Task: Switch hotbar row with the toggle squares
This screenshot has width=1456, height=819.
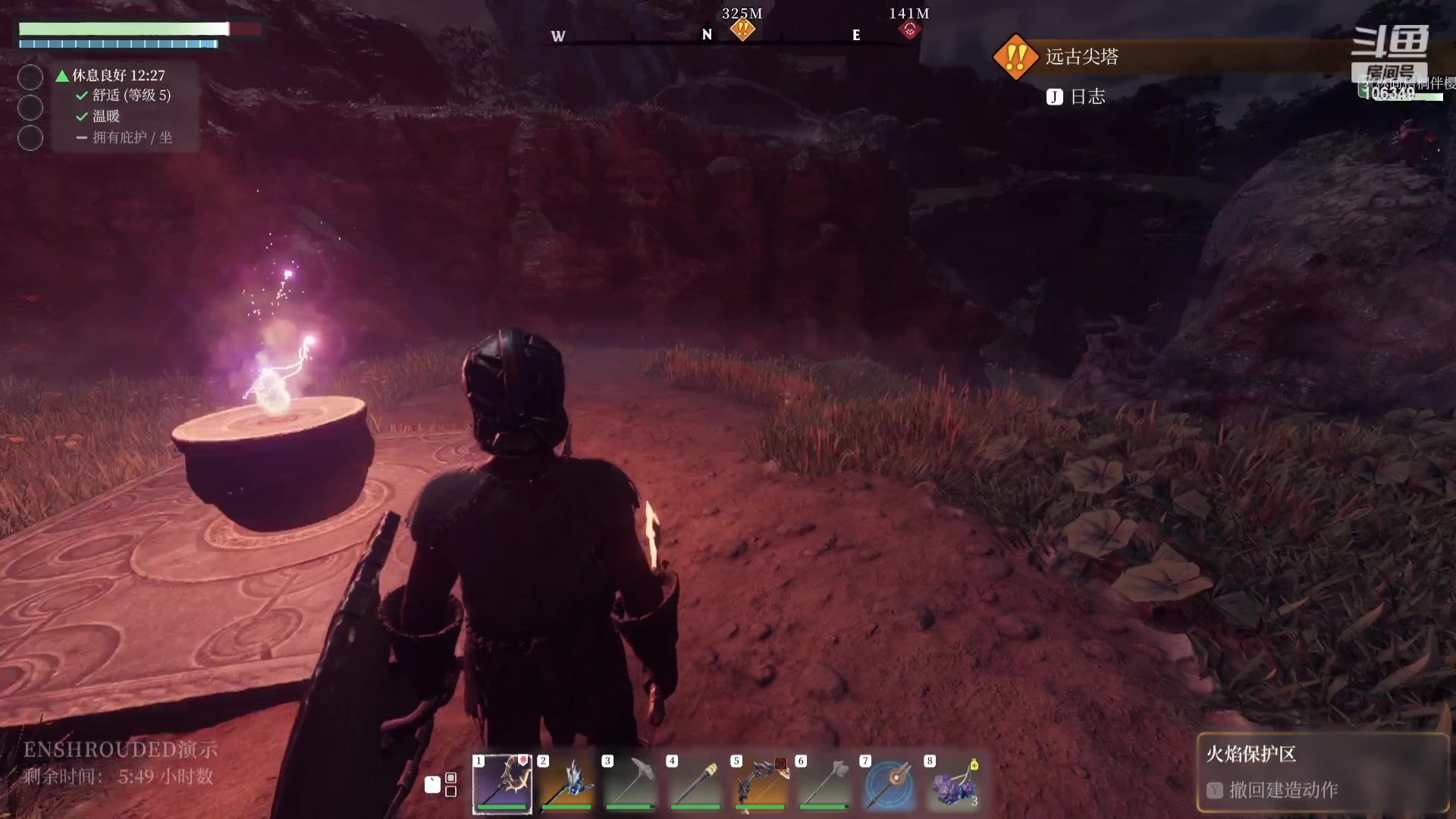Action: 450,785
